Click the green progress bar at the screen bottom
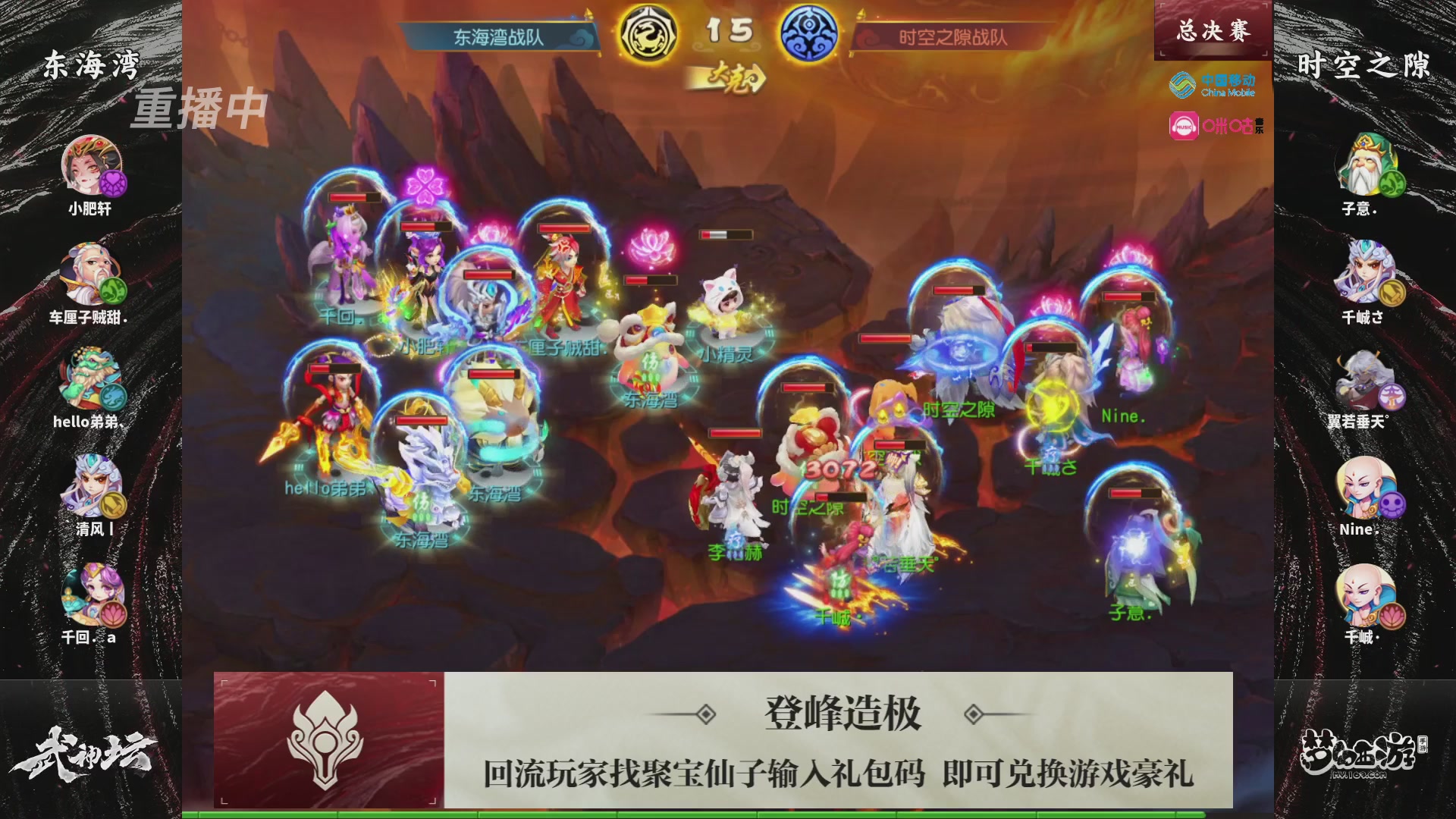Viewport: 1456px width, 819px height. pos(728,813)
